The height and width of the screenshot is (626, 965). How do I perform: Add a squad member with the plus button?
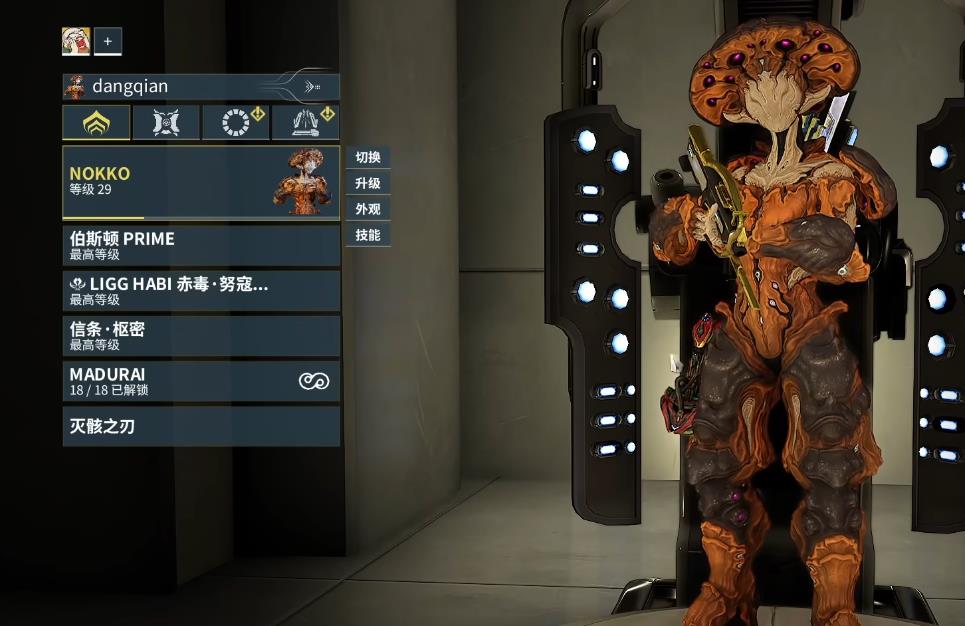(108, 41)
